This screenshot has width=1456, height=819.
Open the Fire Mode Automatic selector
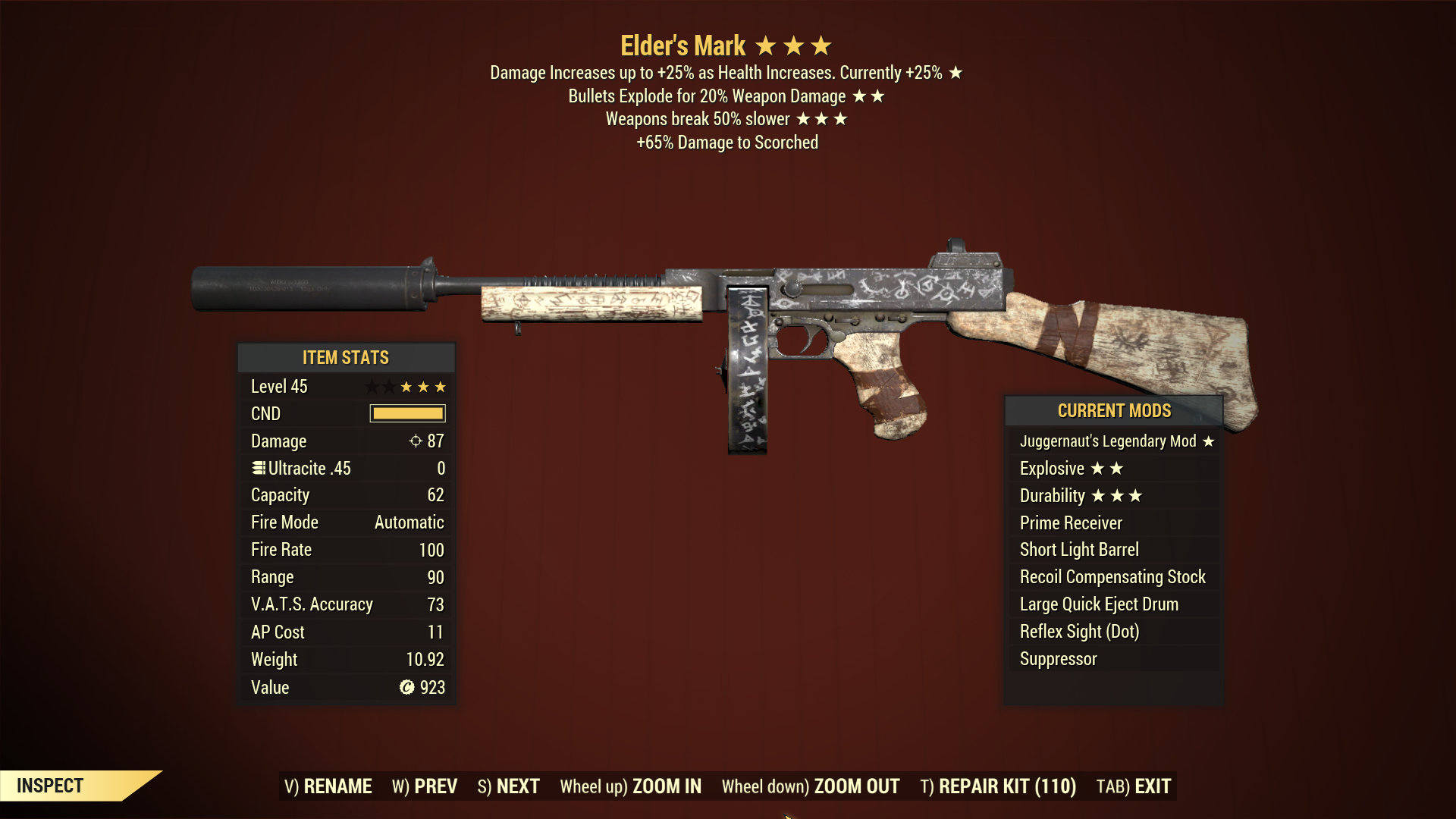[x=407, y=522]
